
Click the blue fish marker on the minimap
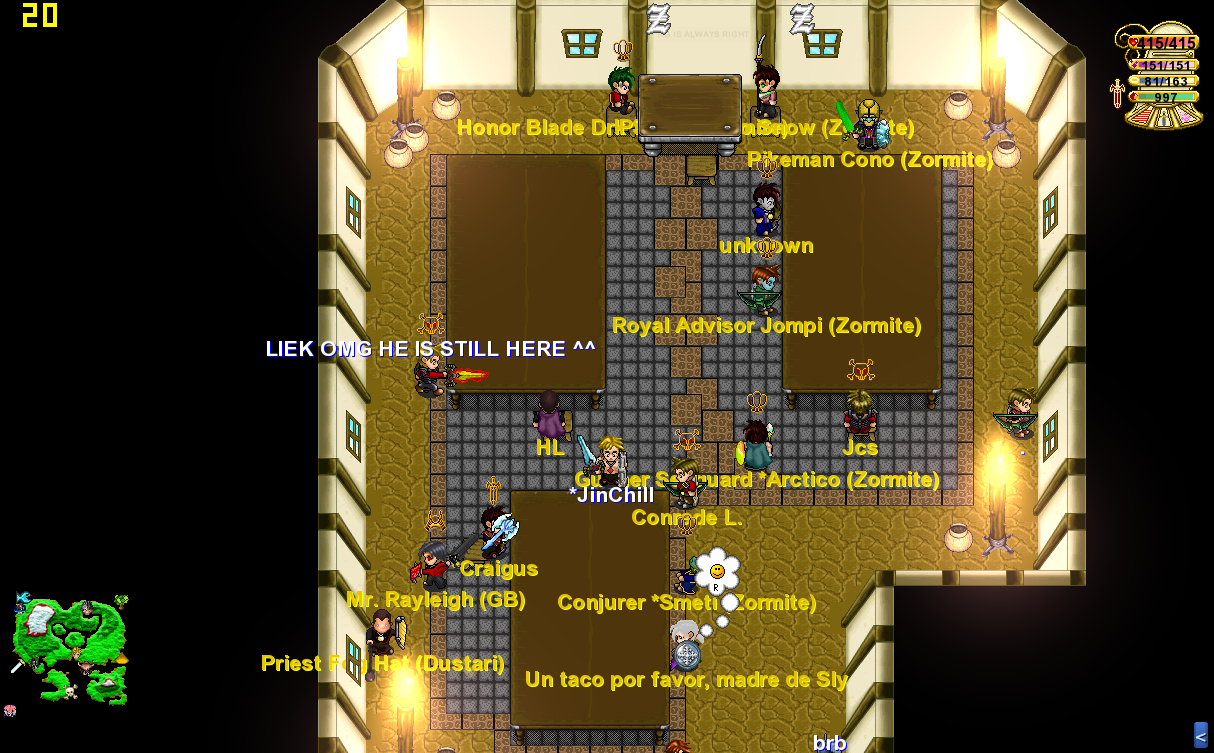pos(22,599)
